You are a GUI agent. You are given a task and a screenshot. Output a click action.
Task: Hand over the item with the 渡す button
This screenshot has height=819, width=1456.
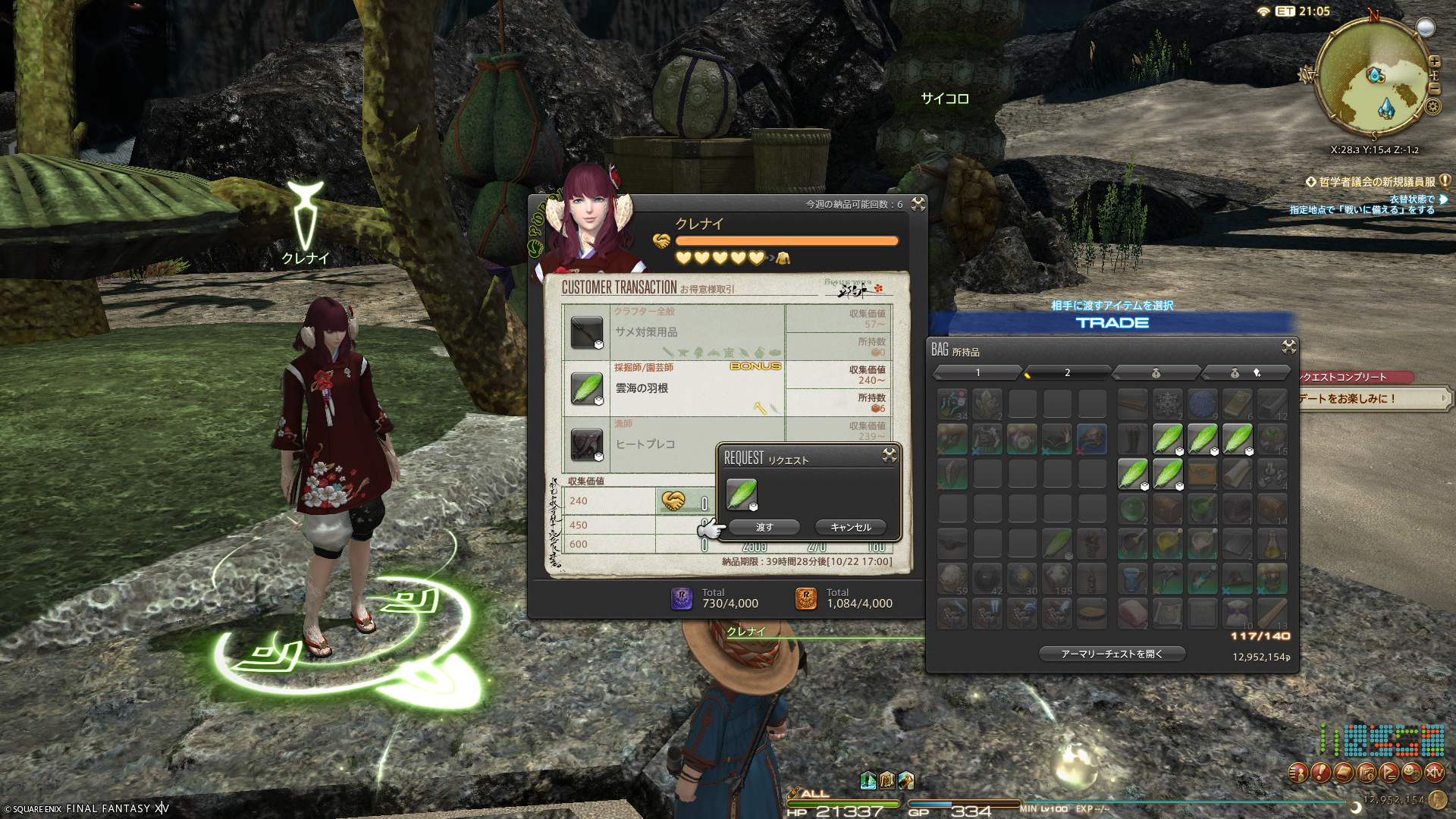[x=764, y=527]
